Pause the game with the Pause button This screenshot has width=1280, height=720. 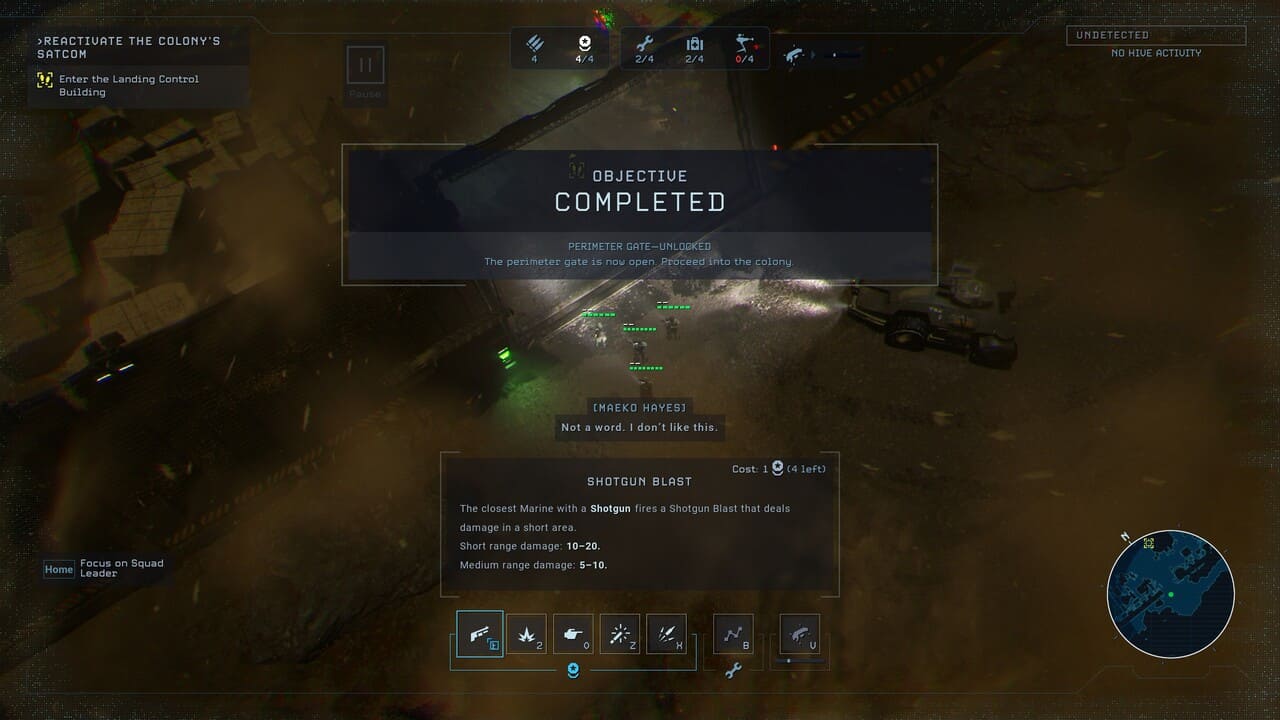click(365, 66)
